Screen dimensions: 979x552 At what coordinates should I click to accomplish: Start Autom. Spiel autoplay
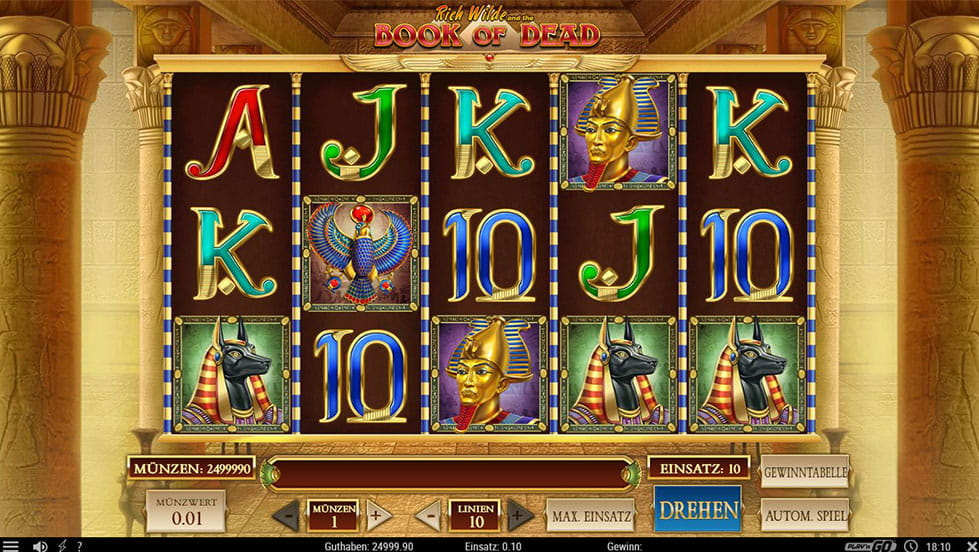804,515
